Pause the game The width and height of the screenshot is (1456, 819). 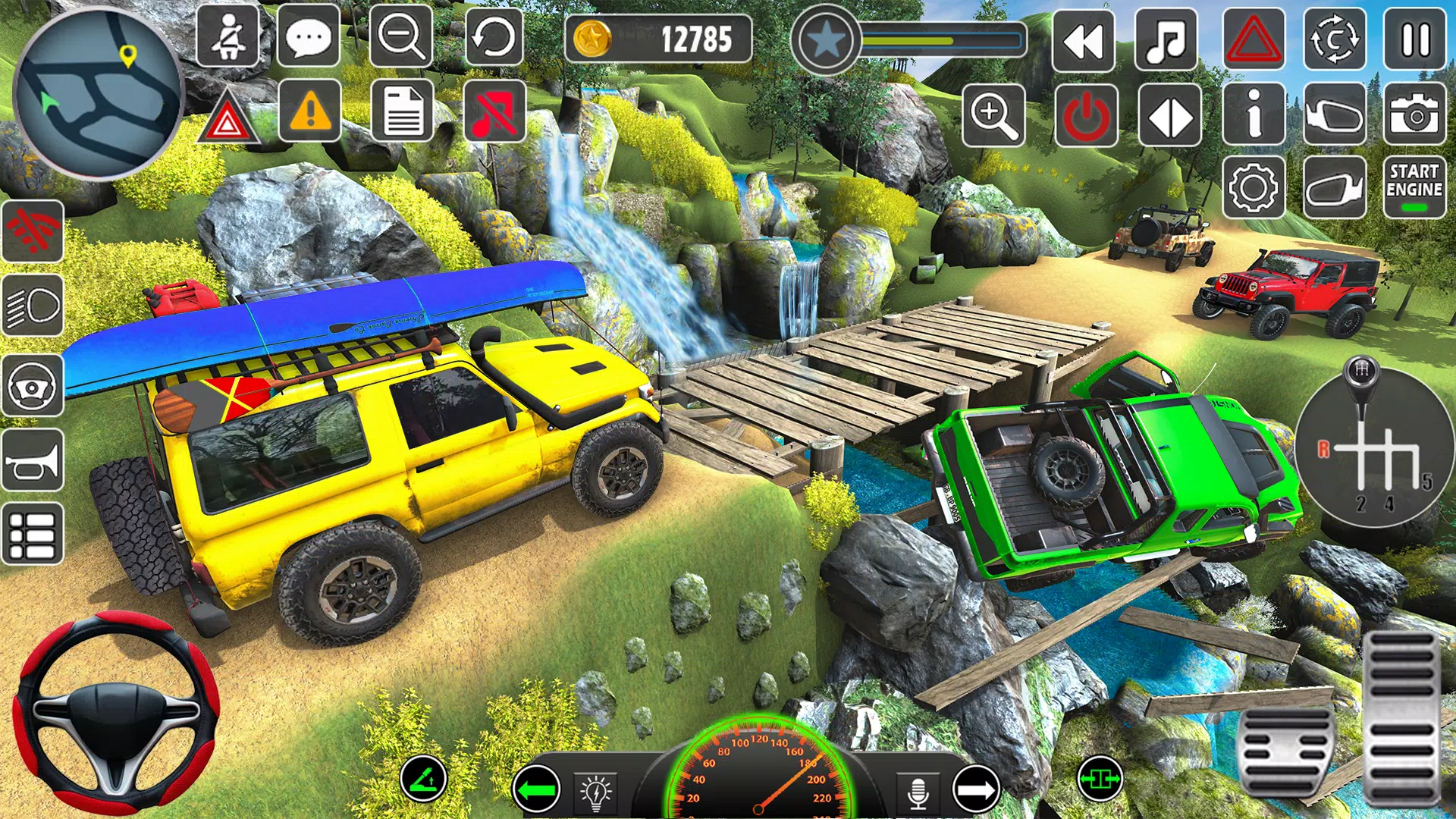[1415, 39]
